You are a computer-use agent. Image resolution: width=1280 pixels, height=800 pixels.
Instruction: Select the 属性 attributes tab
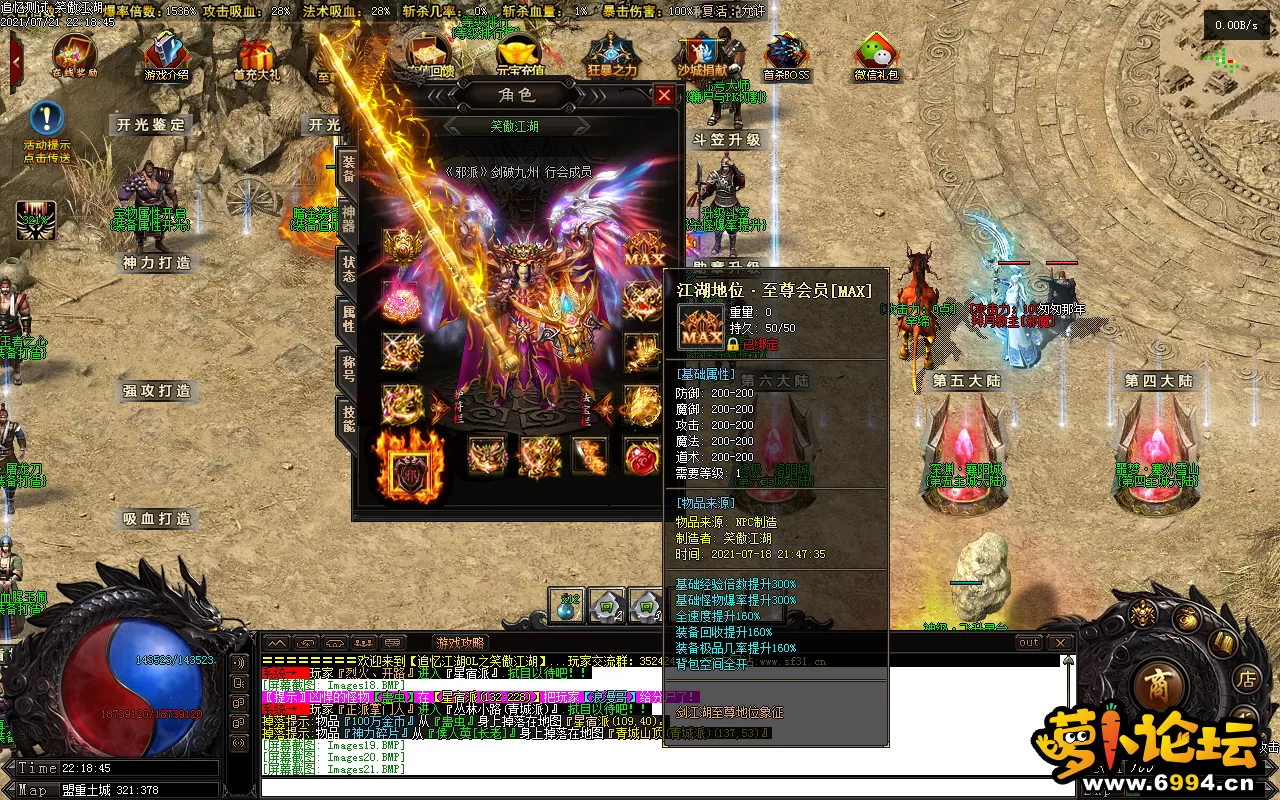(x=348, y=319)
